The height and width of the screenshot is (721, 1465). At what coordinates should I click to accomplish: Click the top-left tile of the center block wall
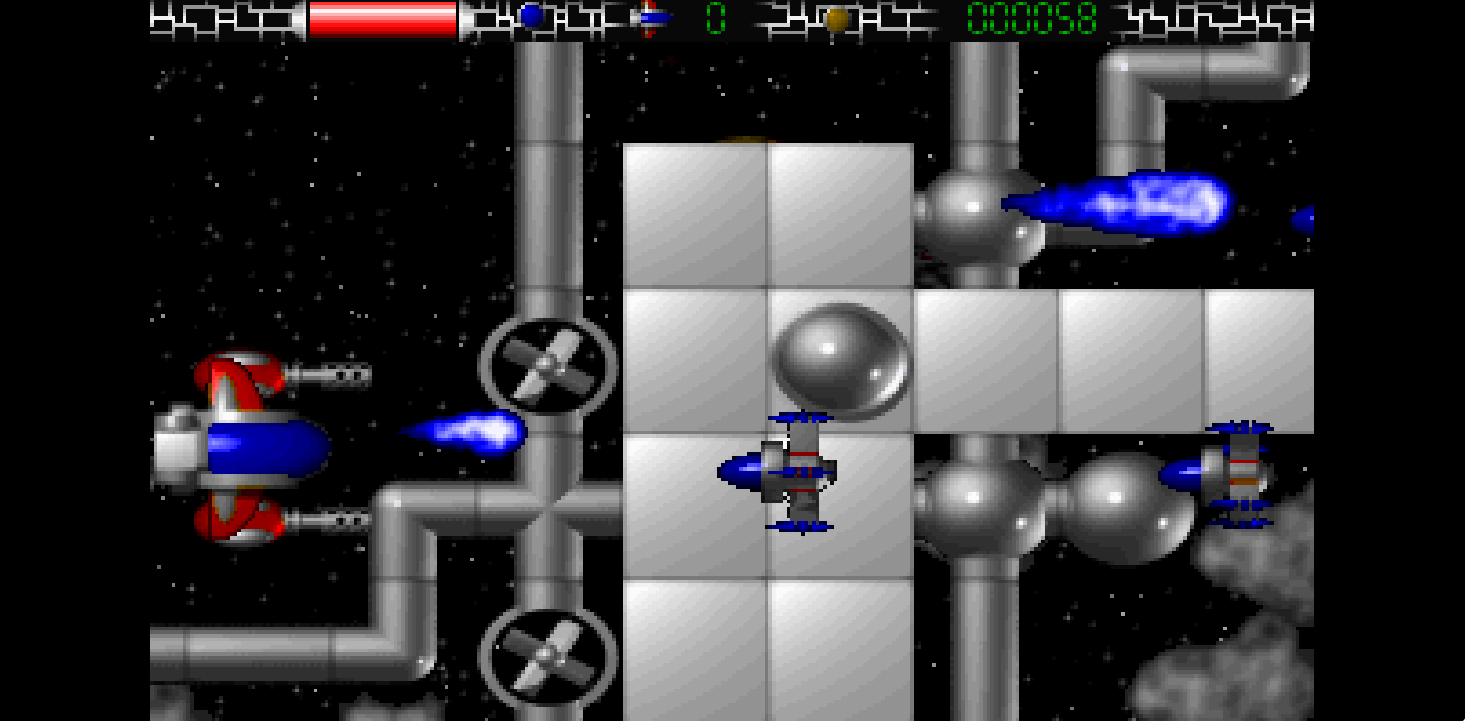pyautogui.click(x=693, y=212)
